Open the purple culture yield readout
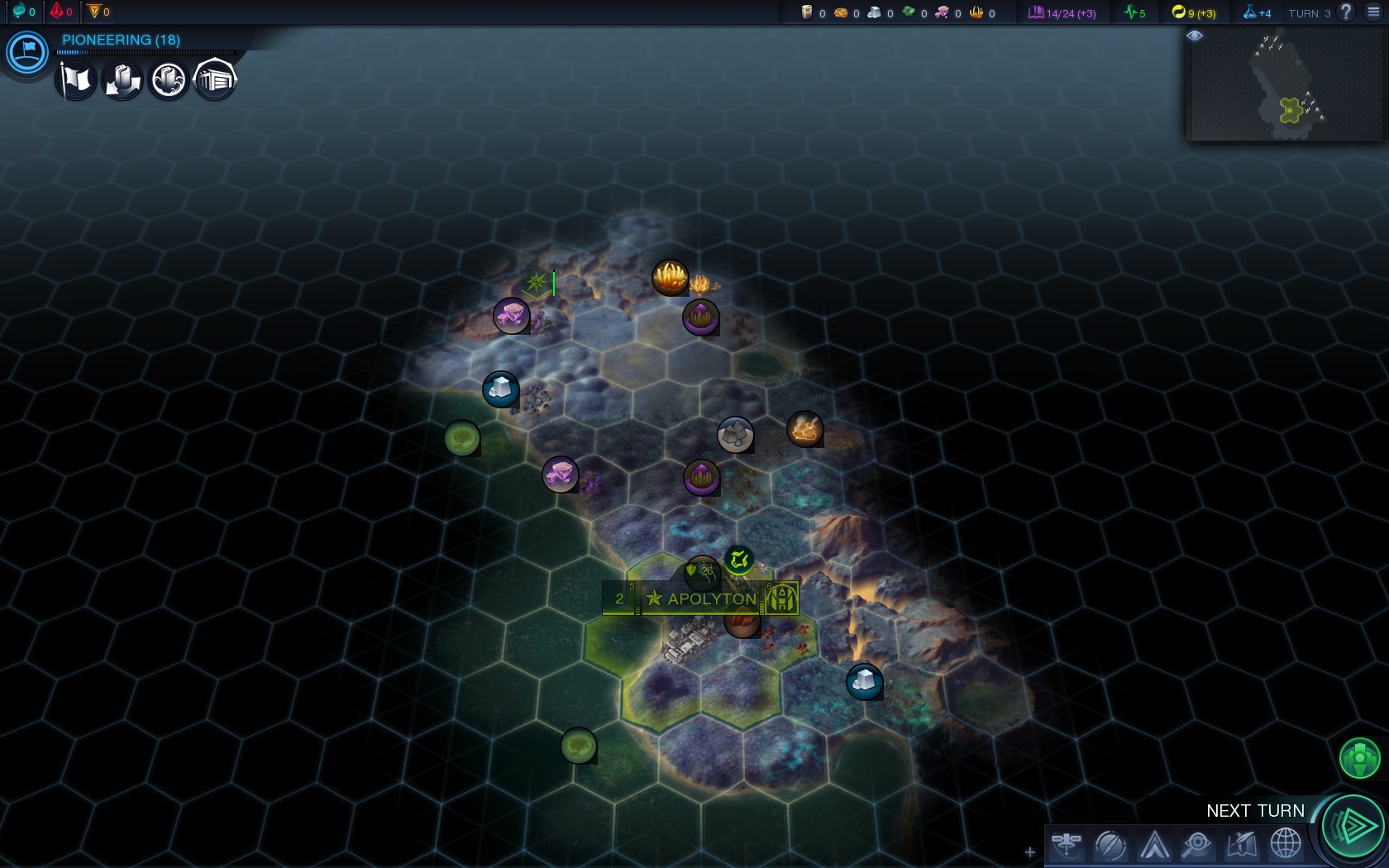 (x=1062, y=12)
